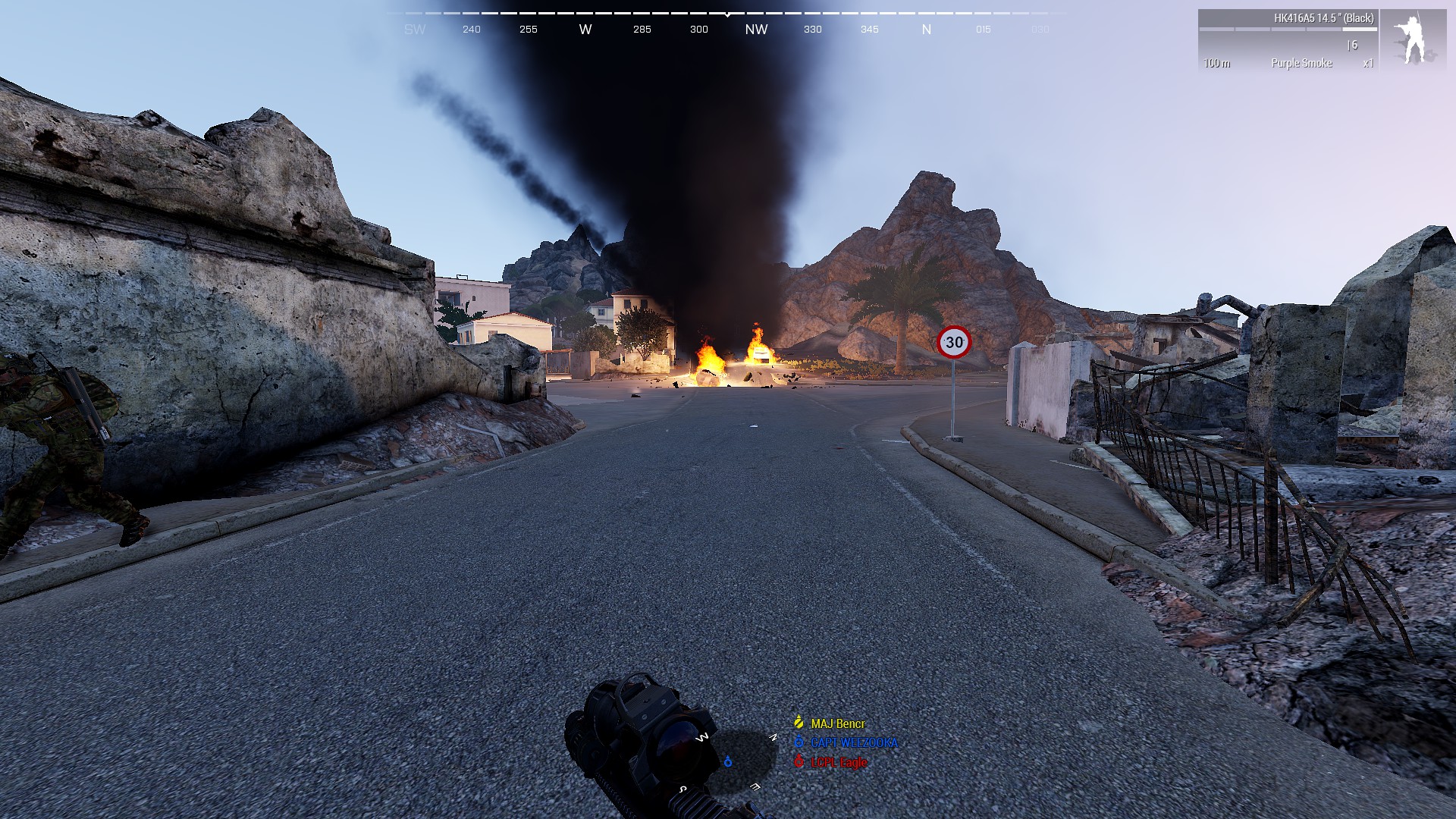
Task: Click the red arrow above LCPL Eagle icon
Action: click(799, 756)
